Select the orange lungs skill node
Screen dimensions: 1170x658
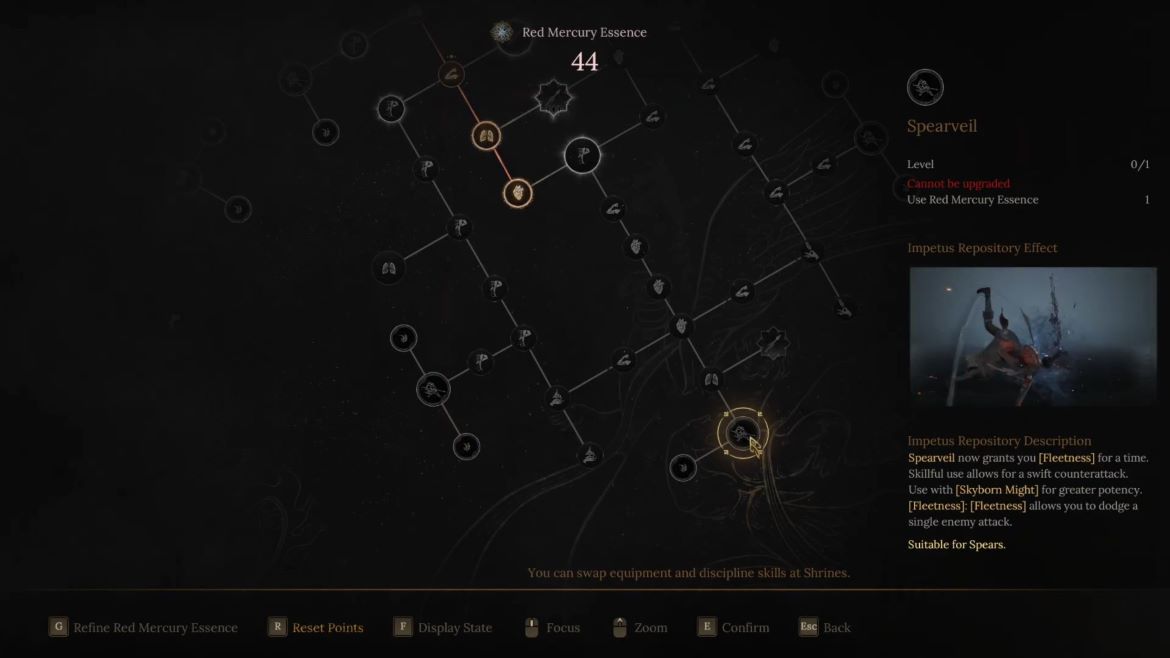tap(486, 136)
